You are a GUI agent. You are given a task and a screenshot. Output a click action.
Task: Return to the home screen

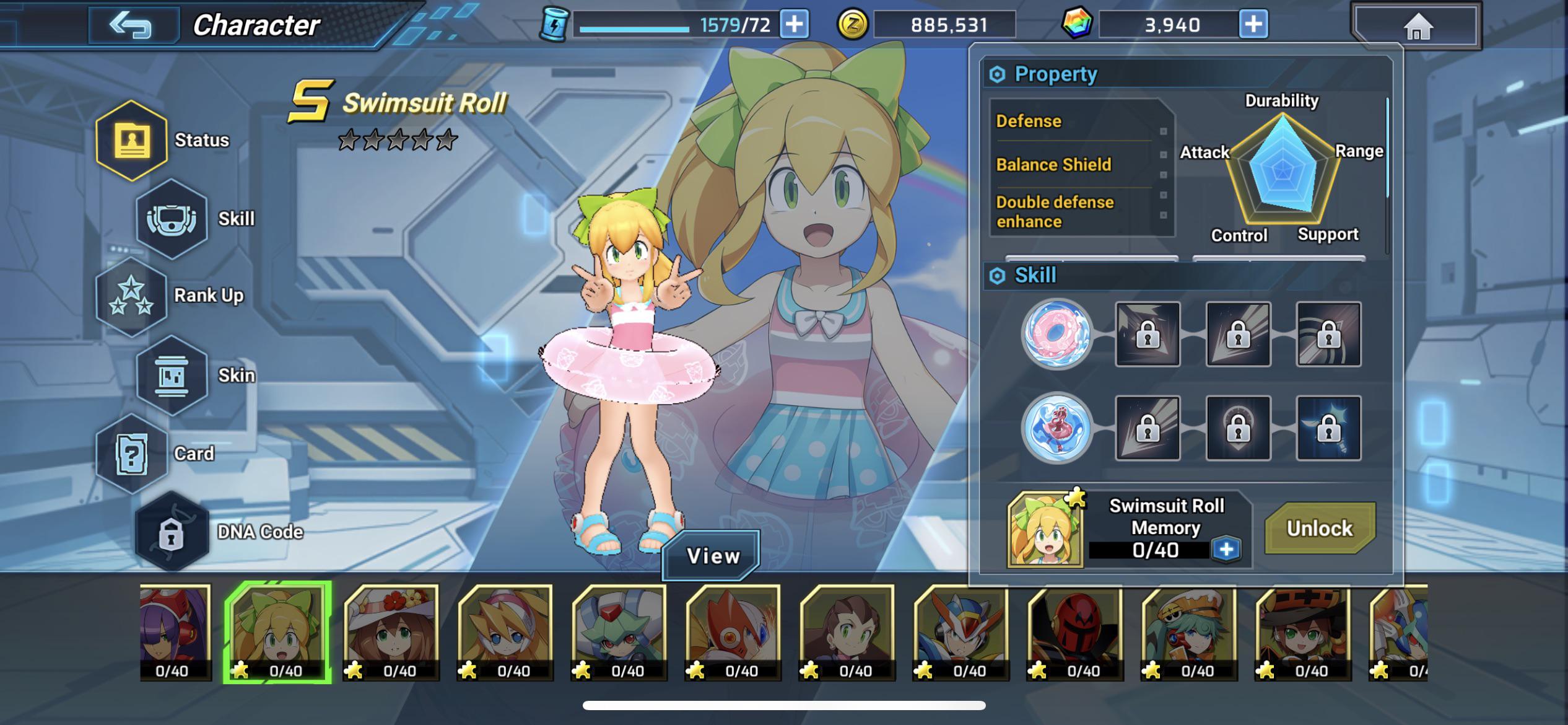click(x=1417, y=27)
